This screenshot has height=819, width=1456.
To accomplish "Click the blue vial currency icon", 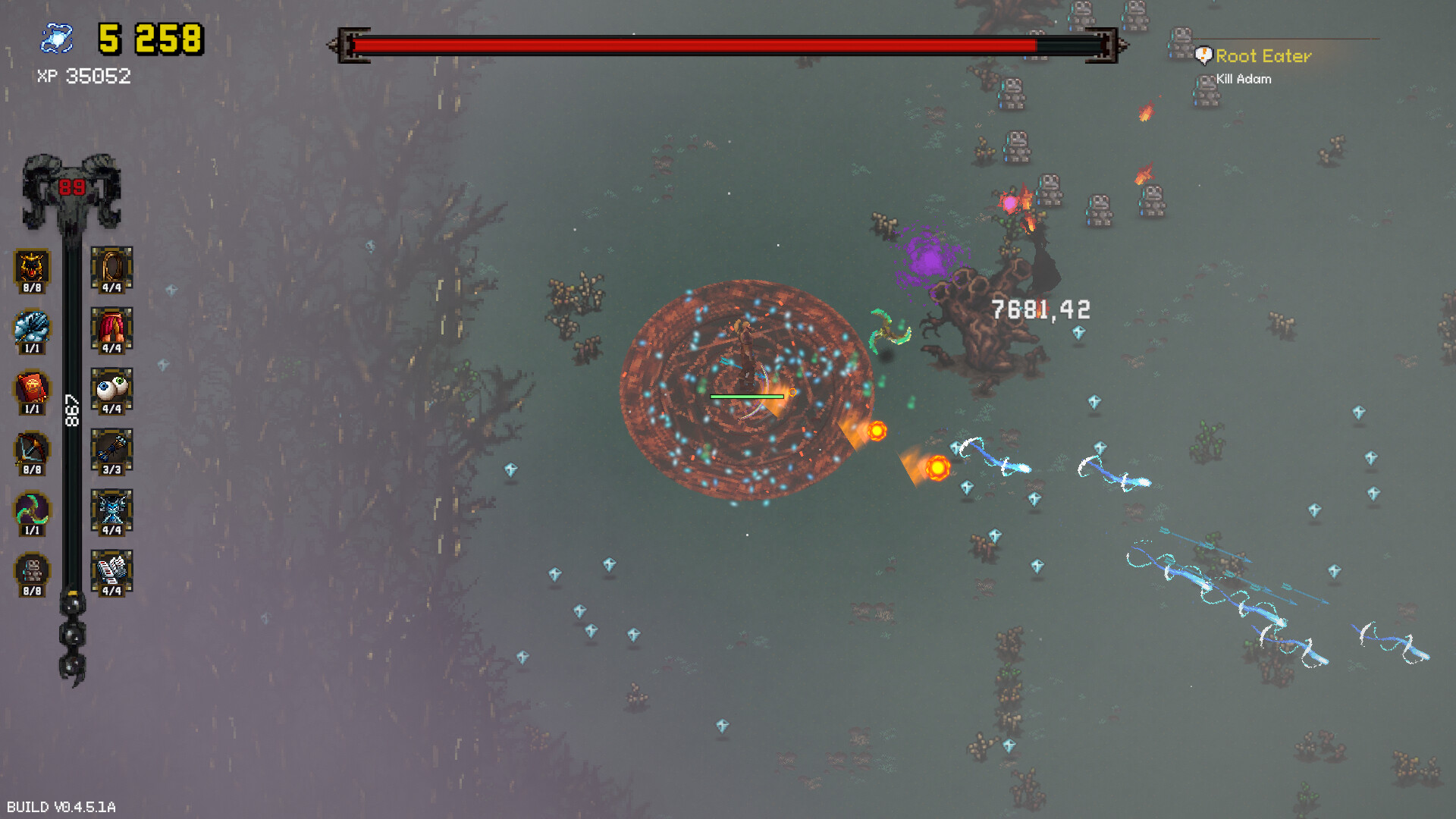I will (x=57, y=36).
